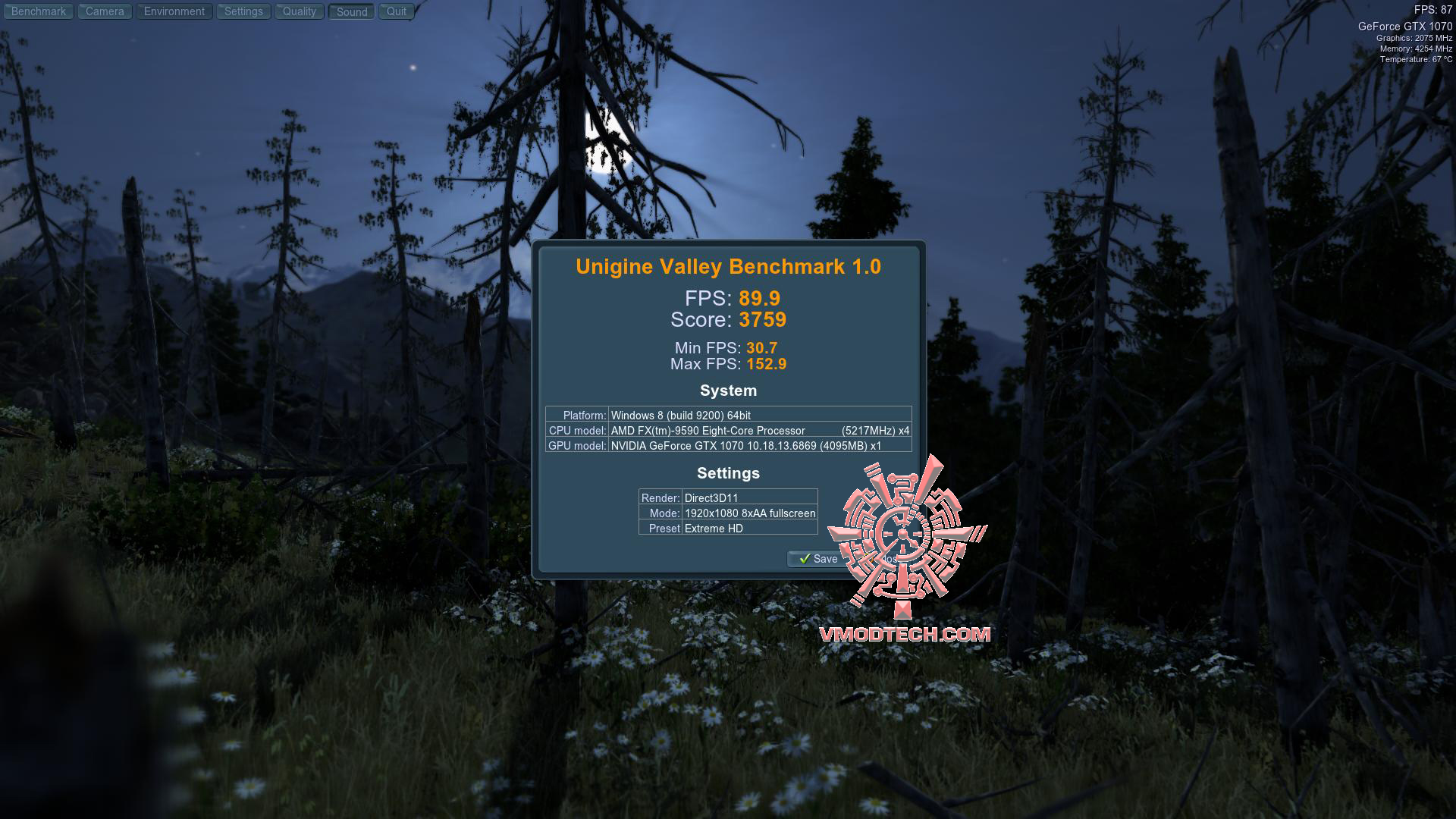1456x819 pixels.
Task: Click the GPU model row in System table
Action: (728, 446)
